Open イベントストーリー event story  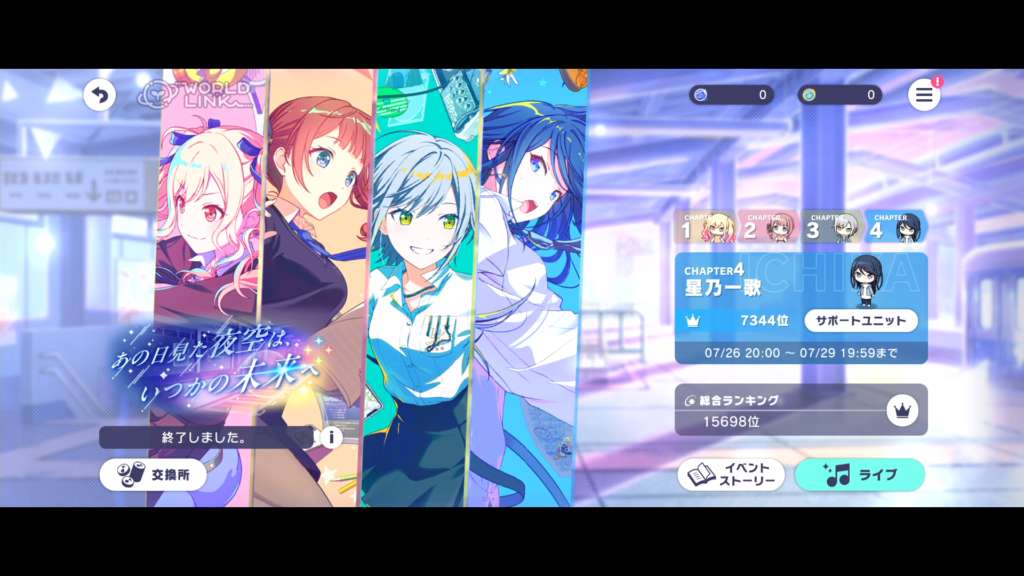[731, 475]
